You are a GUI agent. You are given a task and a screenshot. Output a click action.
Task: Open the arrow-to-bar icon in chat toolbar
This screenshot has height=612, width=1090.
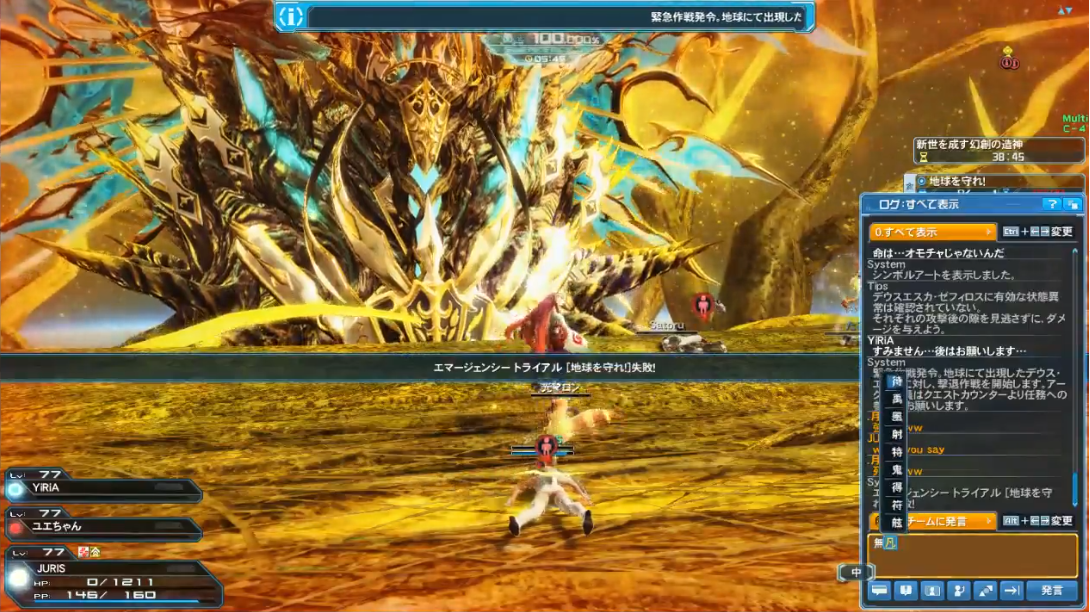click(1010, 591)
